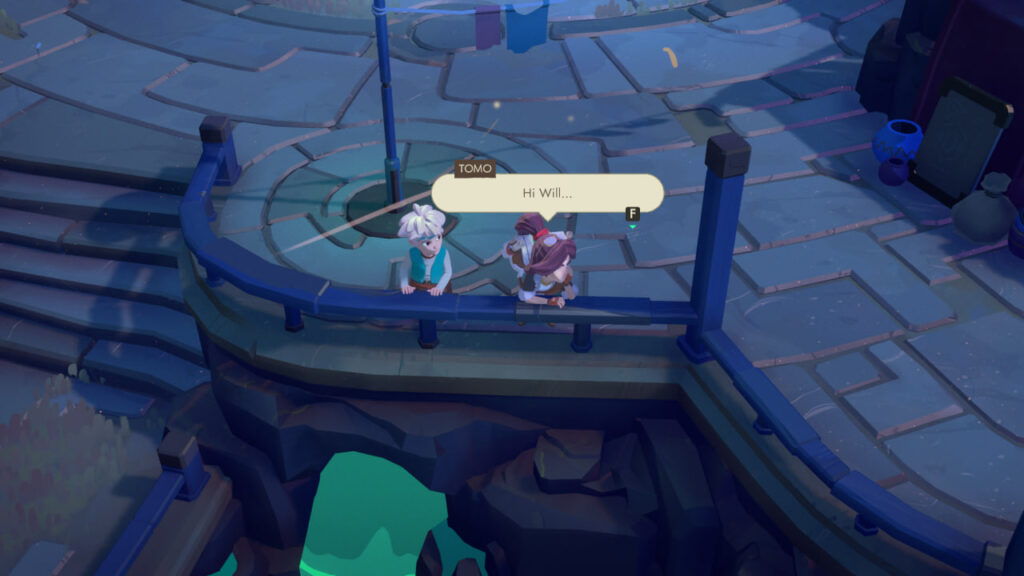
Task: Advance the "Hi Will..." dialogue bubble
Action: tap(632, 214)
